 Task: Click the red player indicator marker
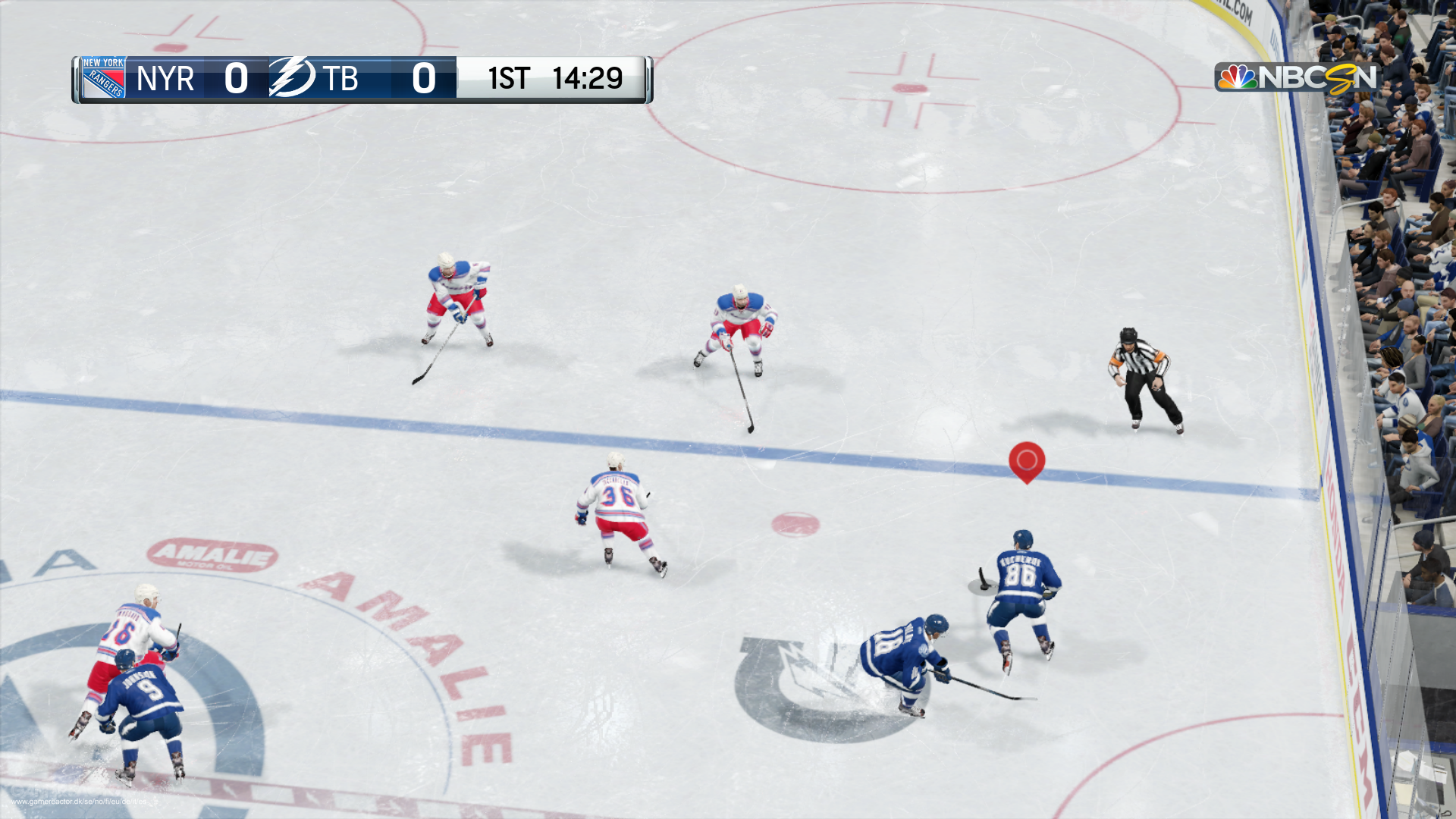coord(1026,460)
